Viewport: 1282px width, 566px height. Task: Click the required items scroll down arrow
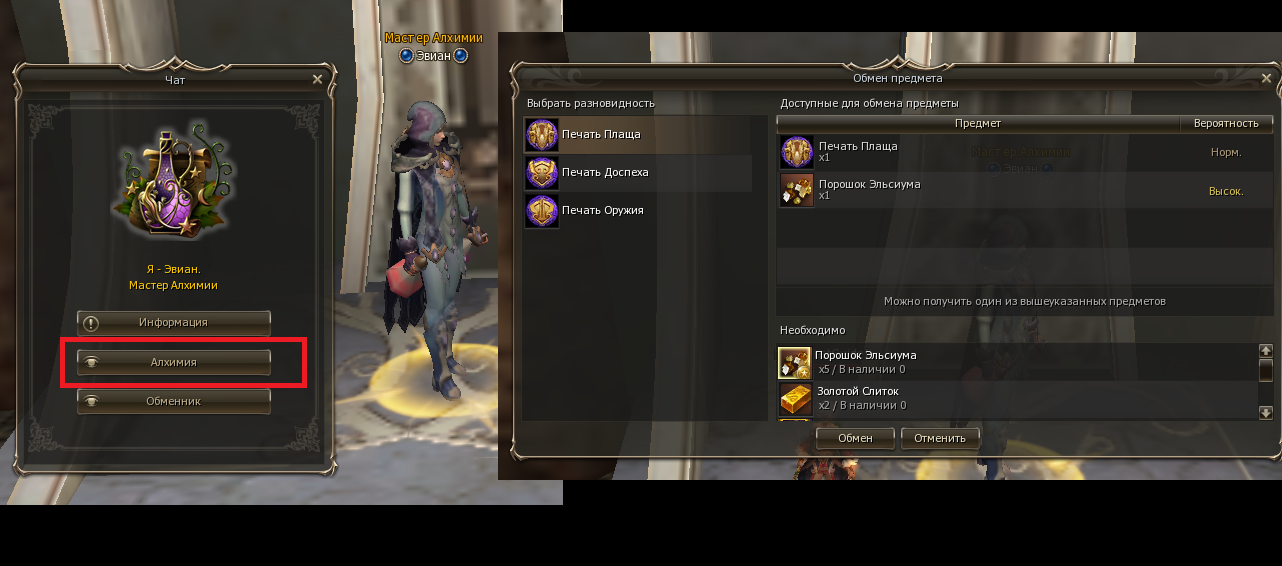pos(1266,412)
